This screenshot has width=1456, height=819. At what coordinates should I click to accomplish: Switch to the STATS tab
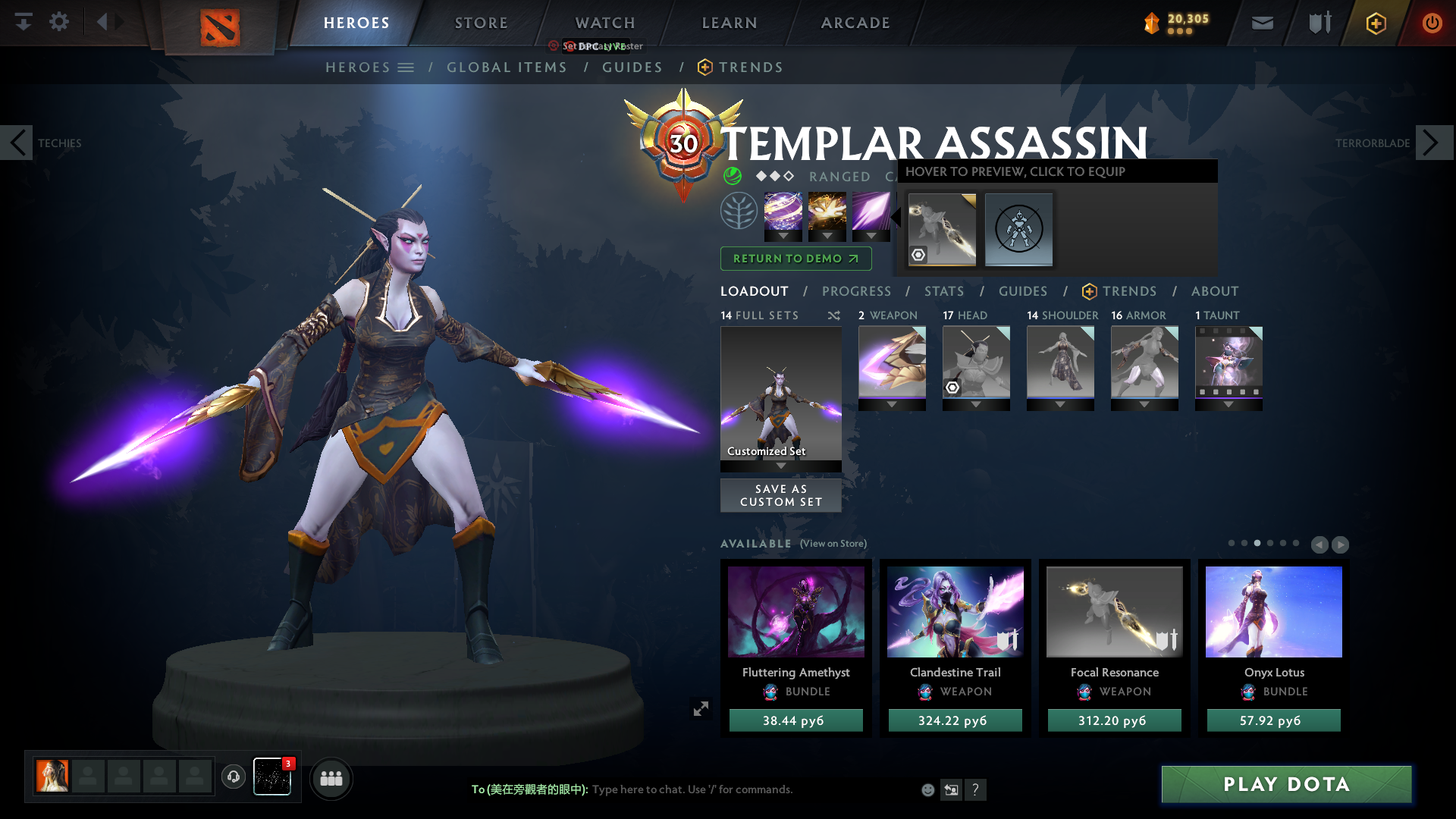(943, 291)
